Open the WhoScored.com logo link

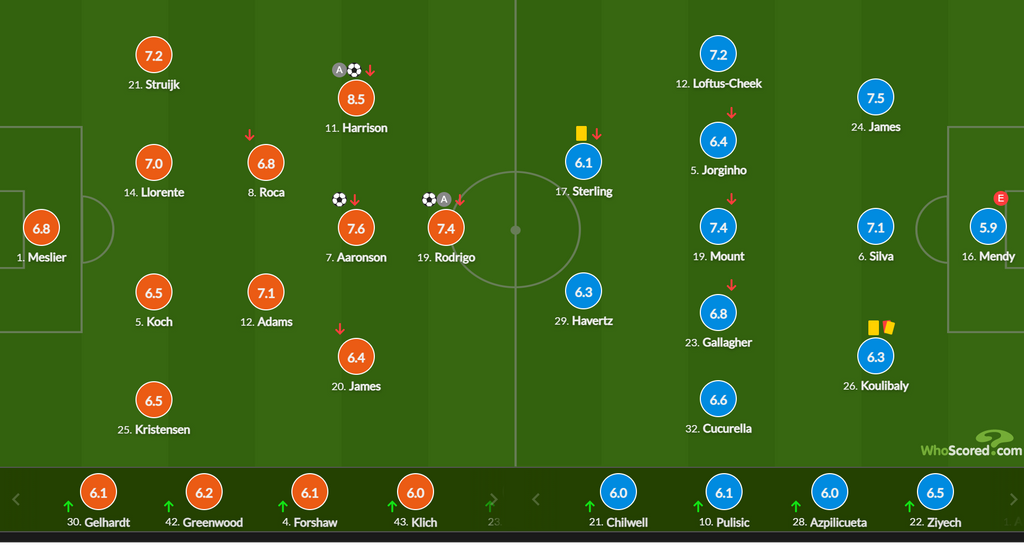pyautogui.click(x=971, y=444)
